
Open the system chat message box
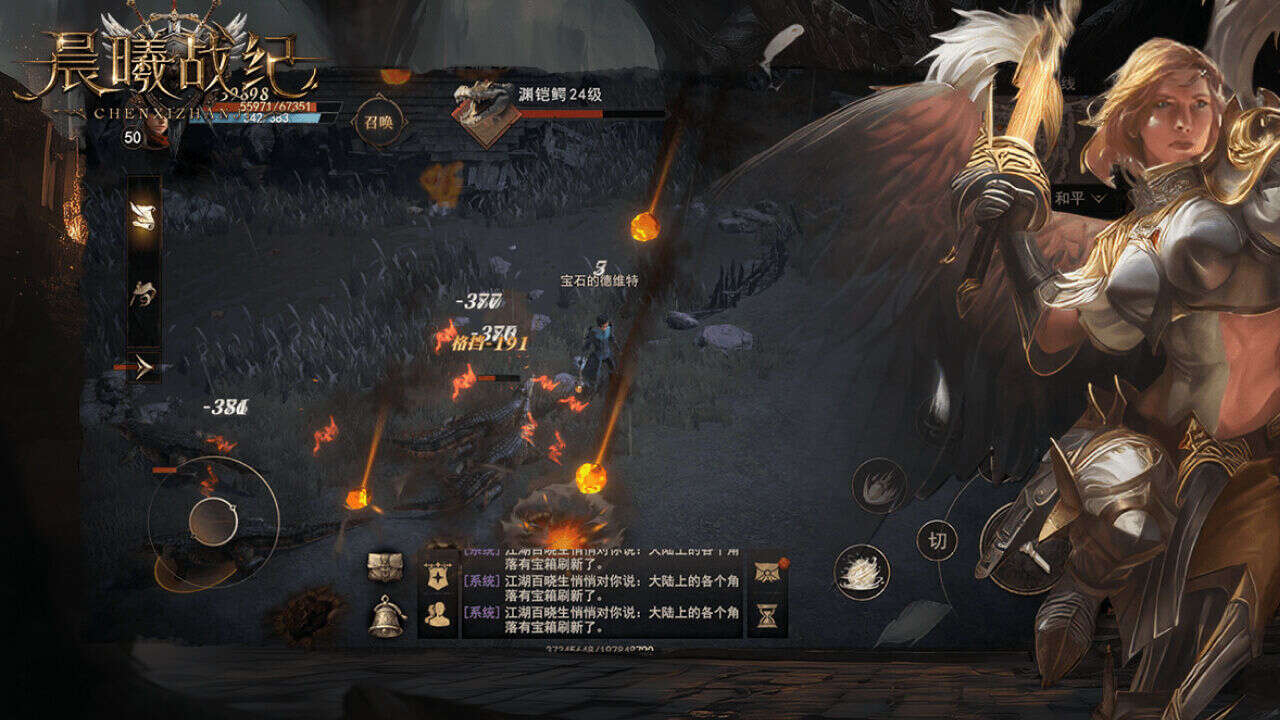pyautogui.click(x=601, y=594)
